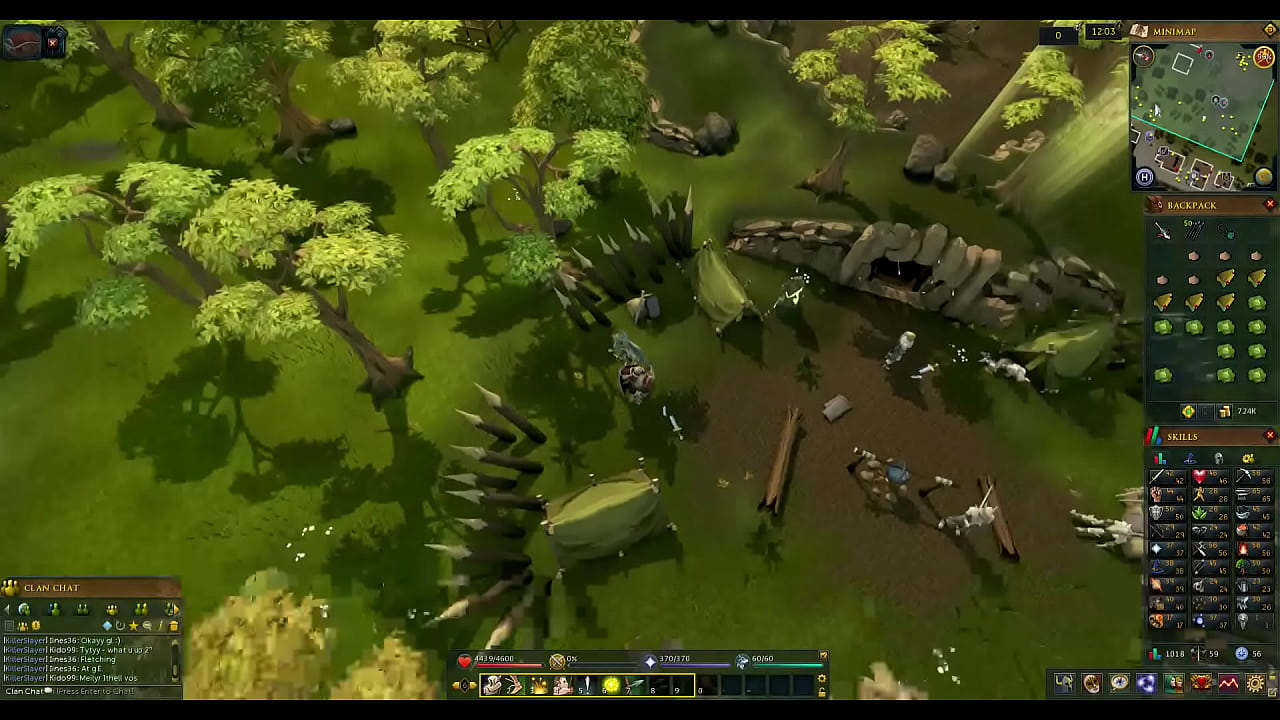Select the Firemaking flame skill

pyautogui.click(x=1242, y=549)
